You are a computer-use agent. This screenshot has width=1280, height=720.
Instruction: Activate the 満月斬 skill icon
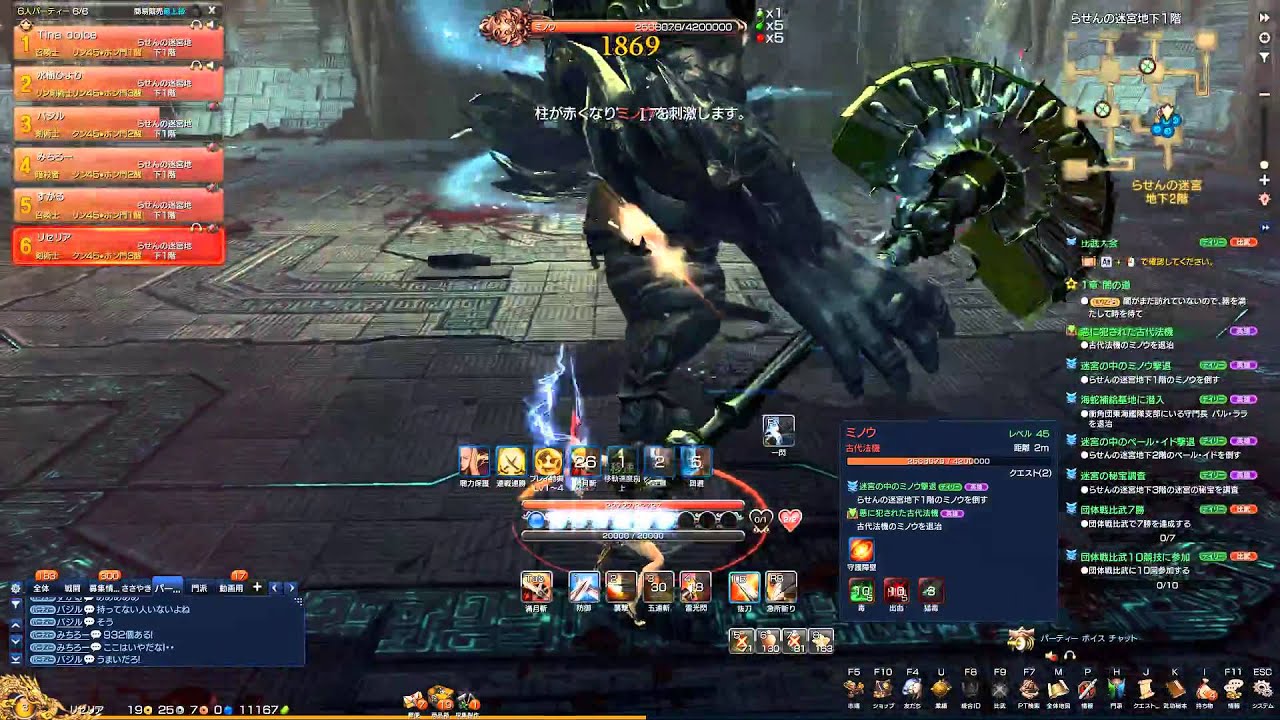536,588
